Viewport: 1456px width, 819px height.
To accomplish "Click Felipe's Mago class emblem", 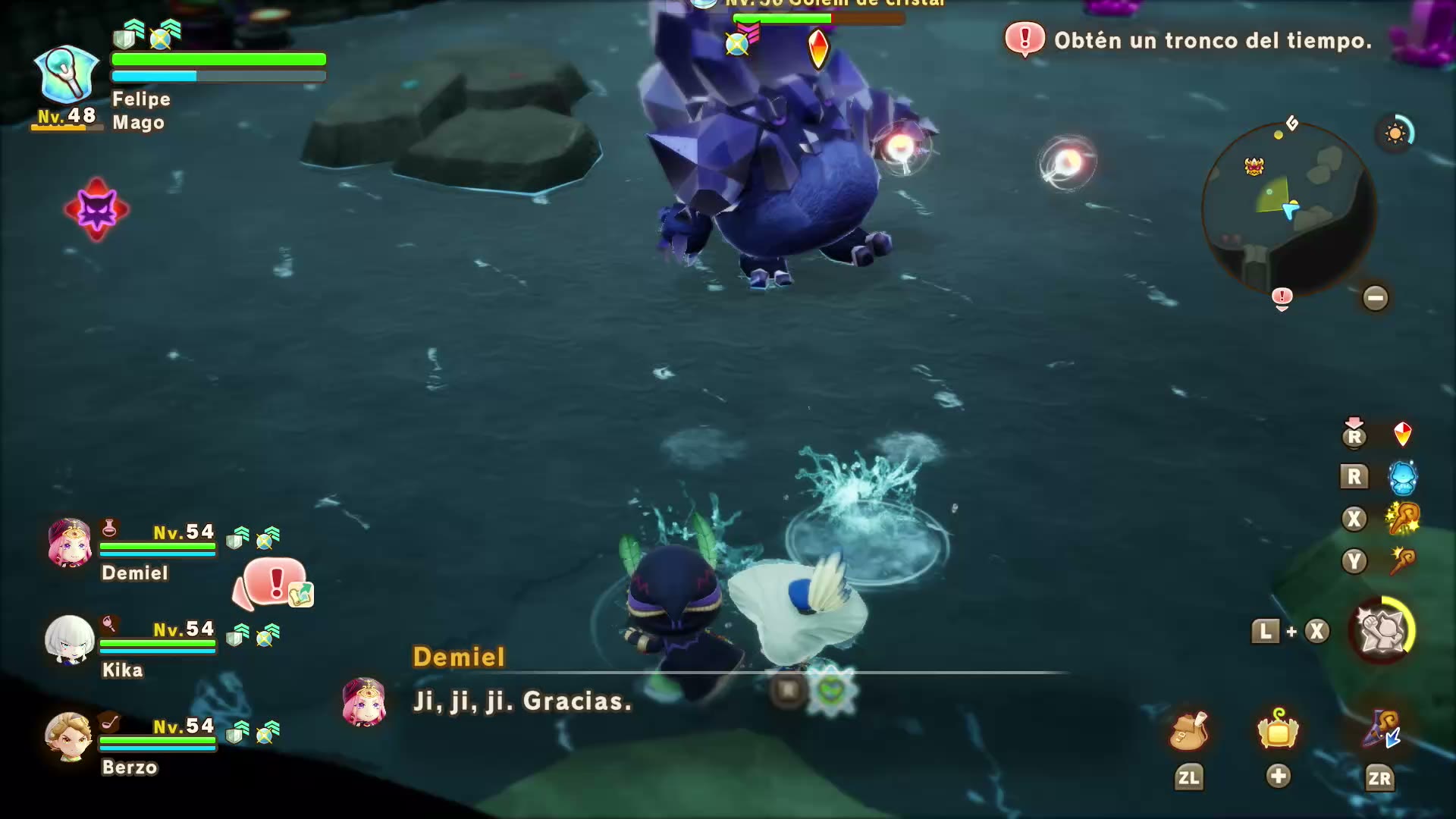I will click(67, 74).
